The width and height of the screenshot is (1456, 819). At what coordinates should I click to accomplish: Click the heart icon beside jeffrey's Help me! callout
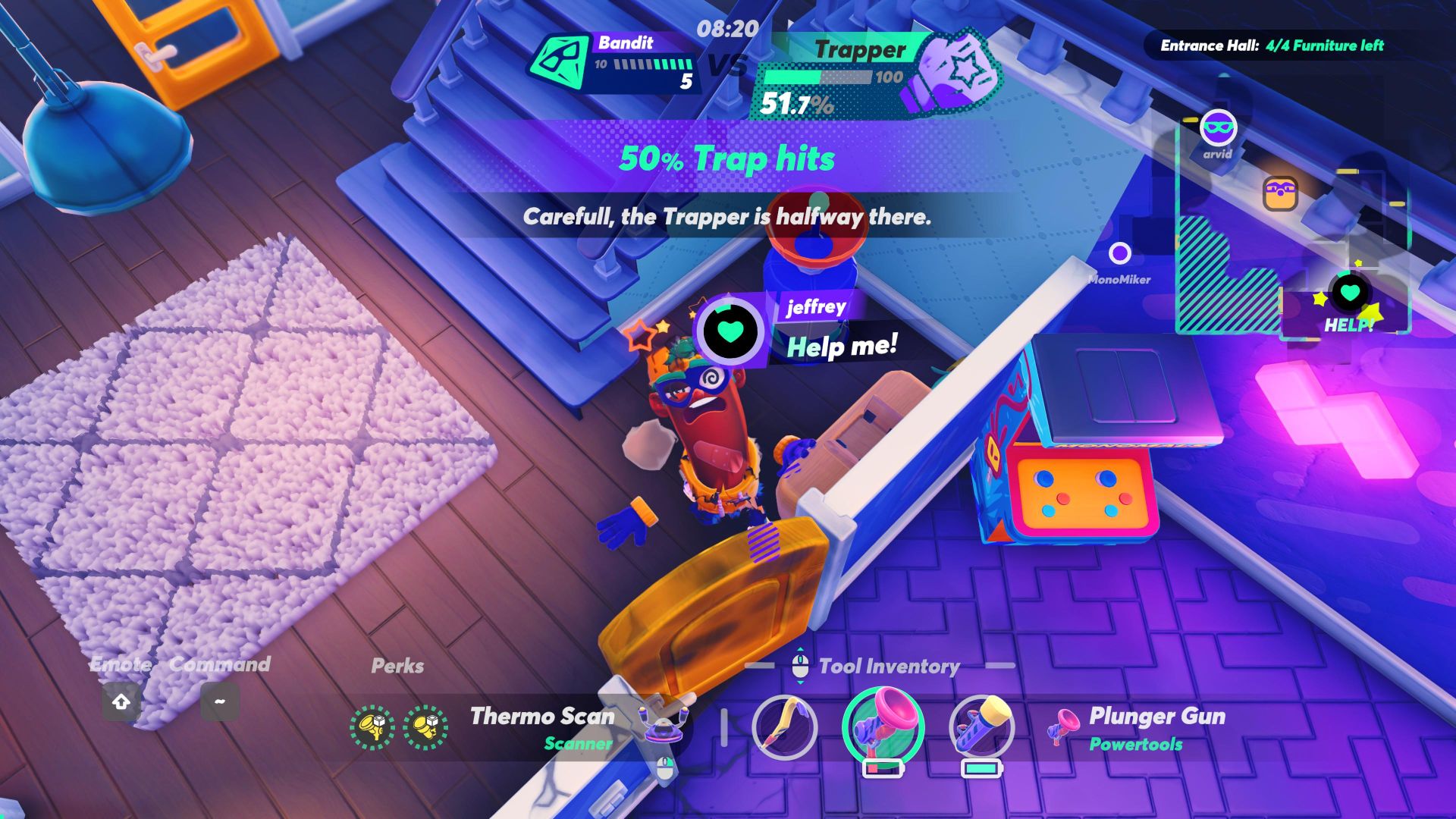click(730, 330)
